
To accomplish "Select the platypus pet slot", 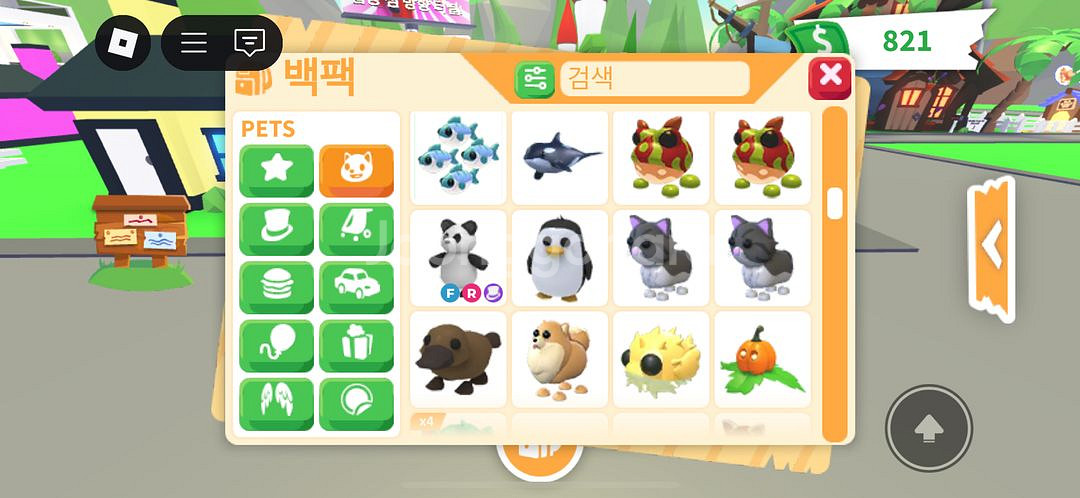I will tap(458, 358).
